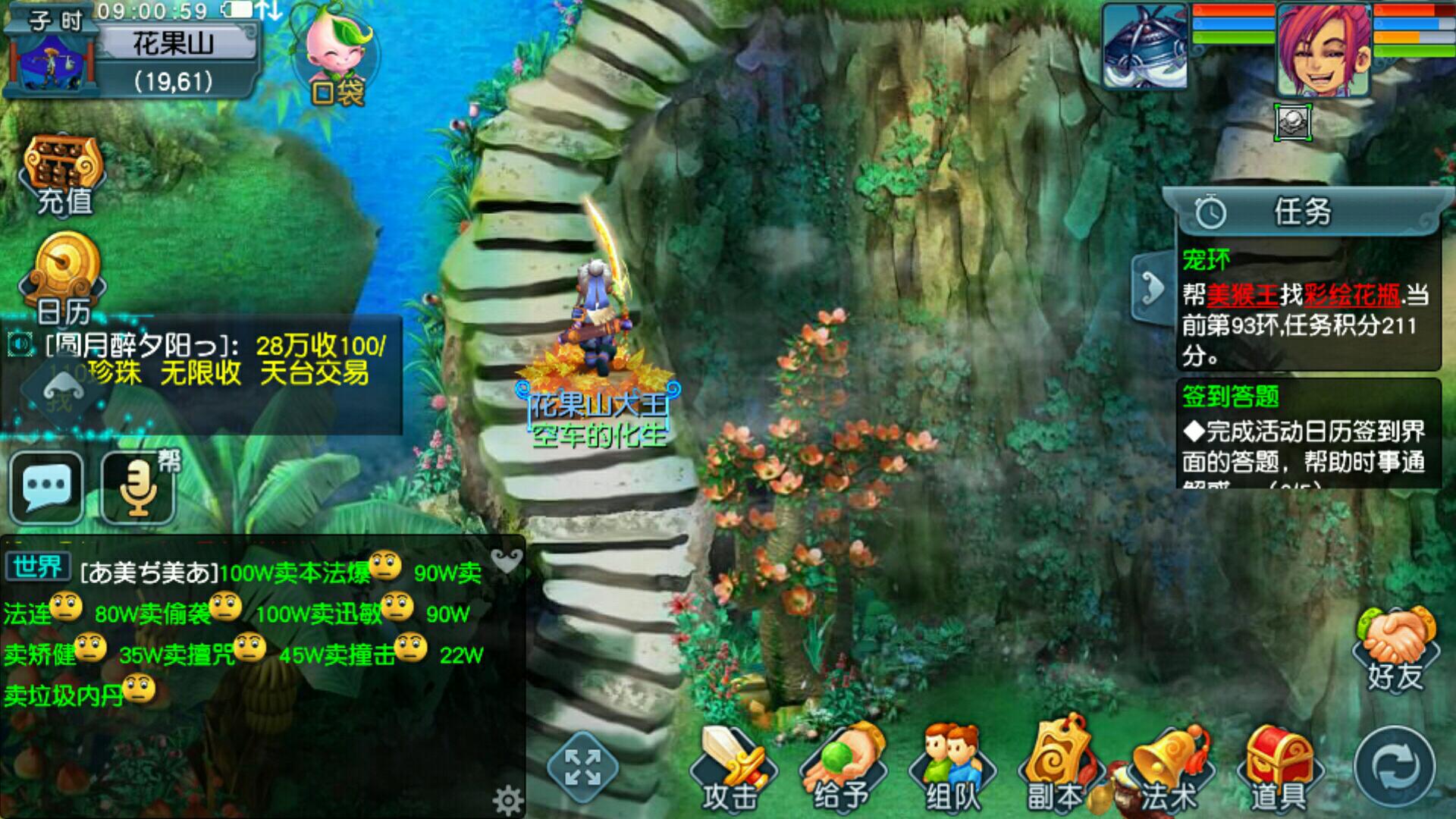Toggle the fullscreen expand arrows button
Viewport: 1456px width, 819px height.
click(582, 766)
